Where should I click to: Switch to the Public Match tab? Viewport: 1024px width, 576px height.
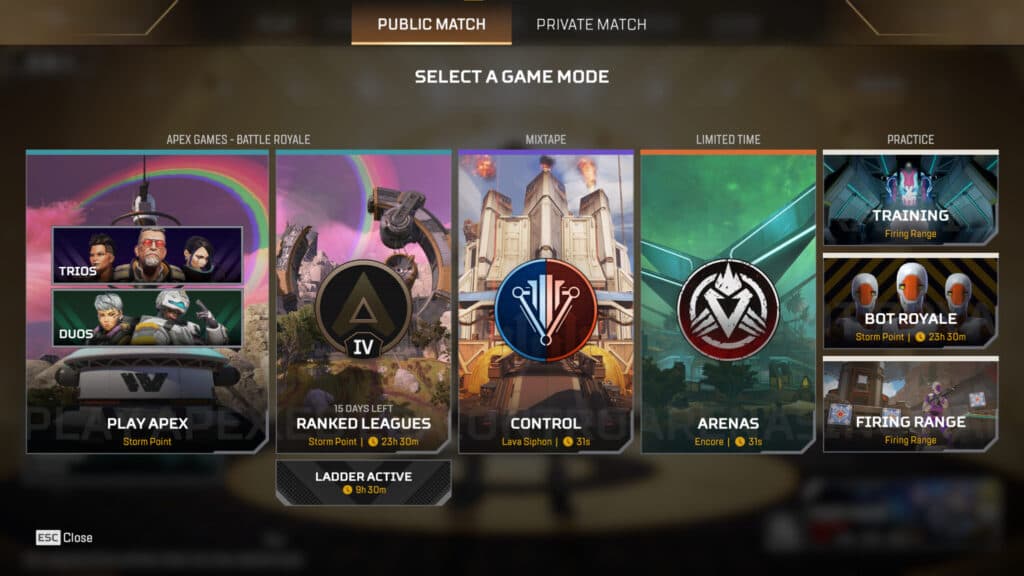pyautogui.click(x=431, y=24)
